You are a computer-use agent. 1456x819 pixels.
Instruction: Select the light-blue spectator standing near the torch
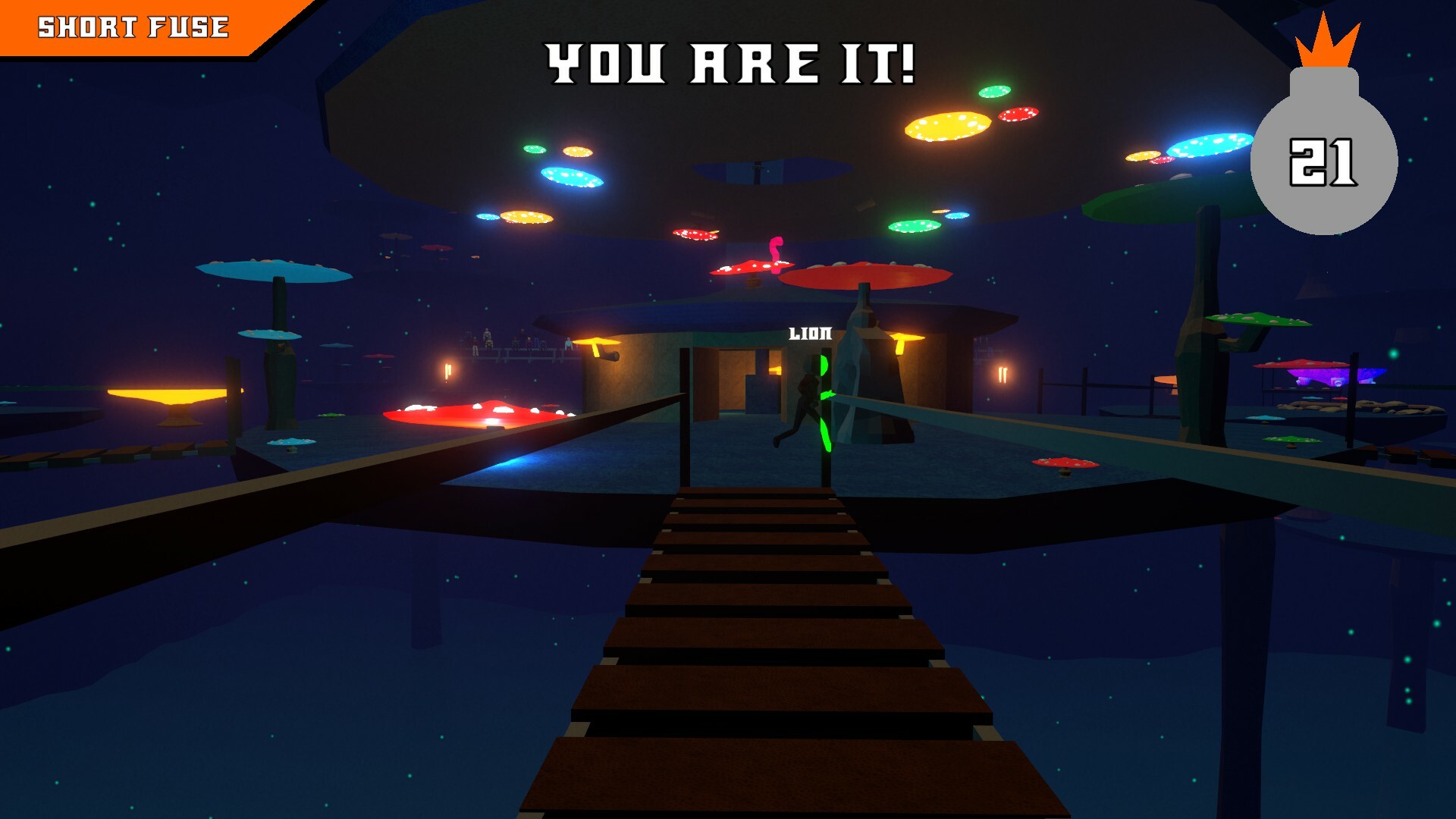567,345
